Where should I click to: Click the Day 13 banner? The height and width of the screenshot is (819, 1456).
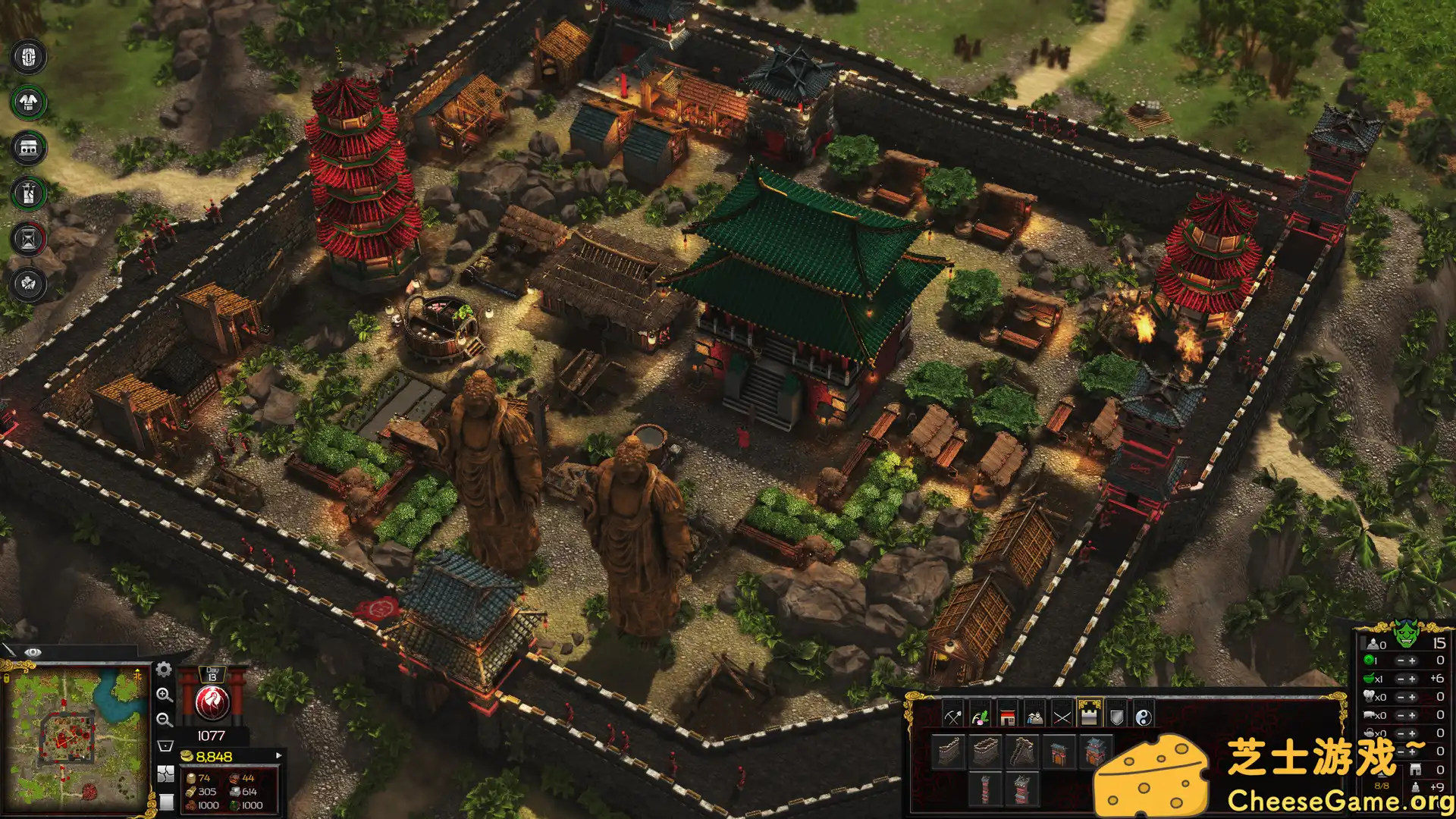[x=213, y=675]
